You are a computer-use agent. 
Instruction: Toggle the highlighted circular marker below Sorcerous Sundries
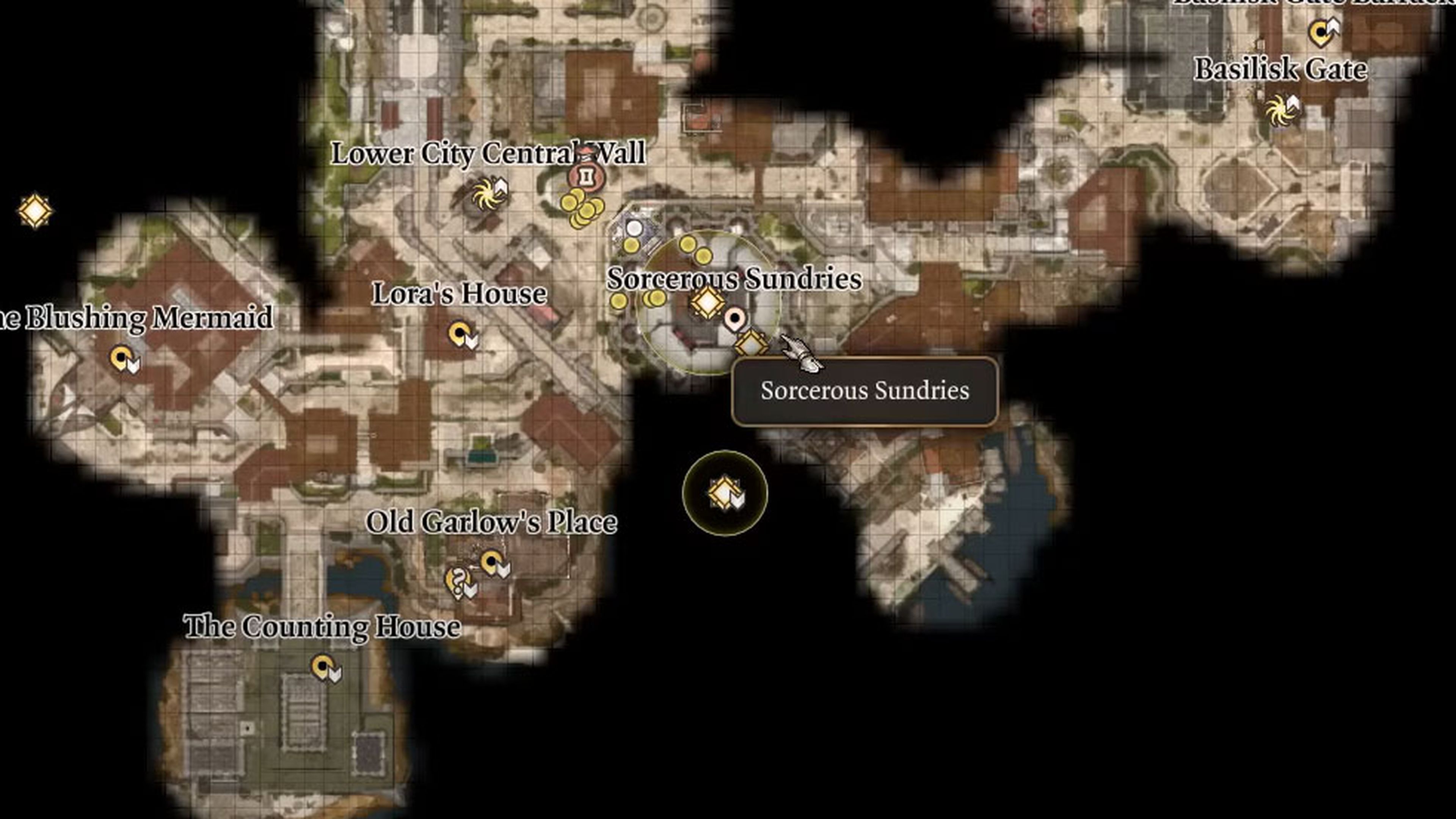(725, 493)
